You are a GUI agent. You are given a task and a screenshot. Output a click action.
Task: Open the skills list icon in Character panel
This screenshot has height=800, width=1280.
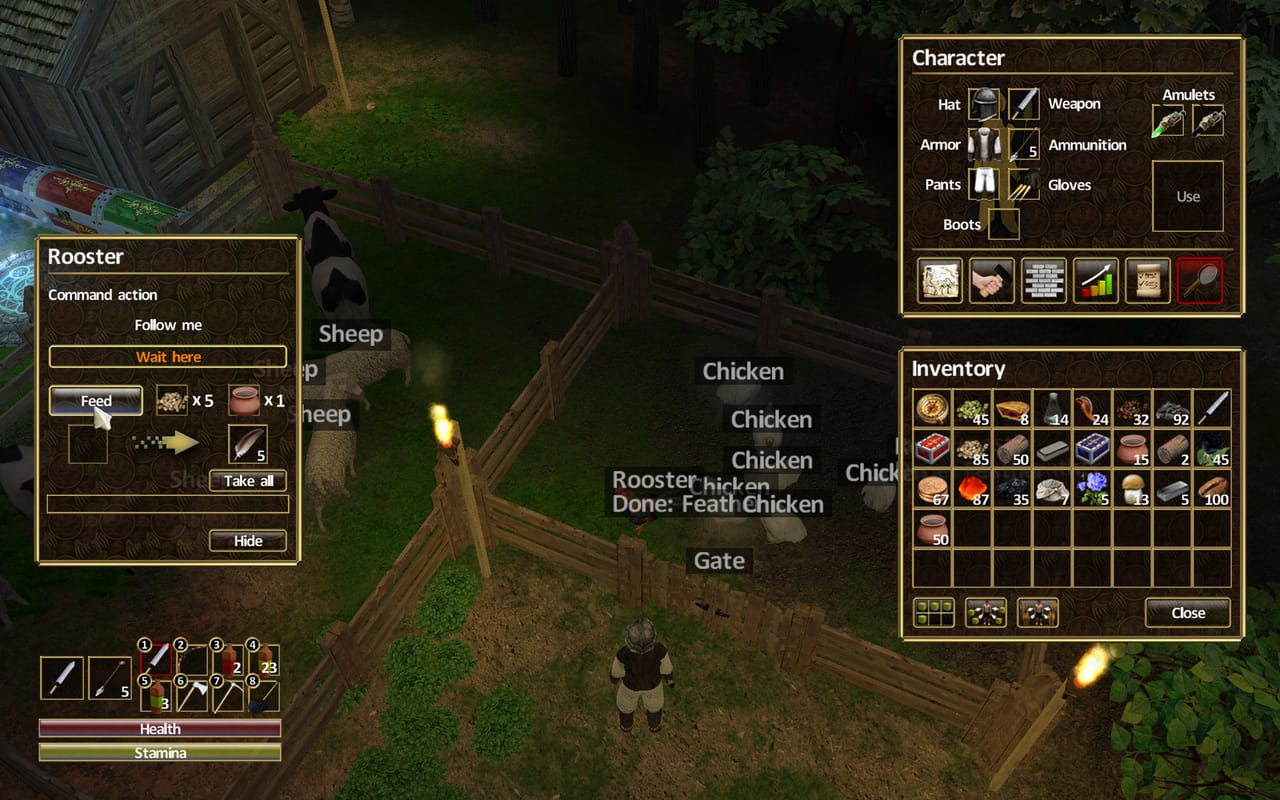pyautogui.click(x=1044, y=281)
